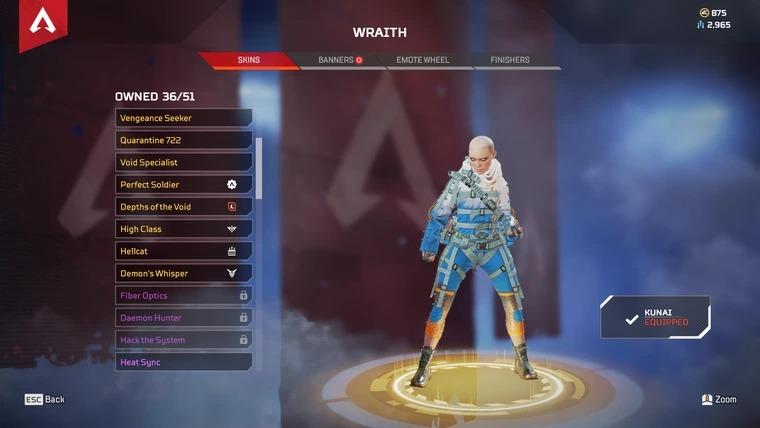Image resolution: width=760 pixels, height=428 pixels.
Task: Choose the Quarantine 722 skin
Action: point(183,140)
